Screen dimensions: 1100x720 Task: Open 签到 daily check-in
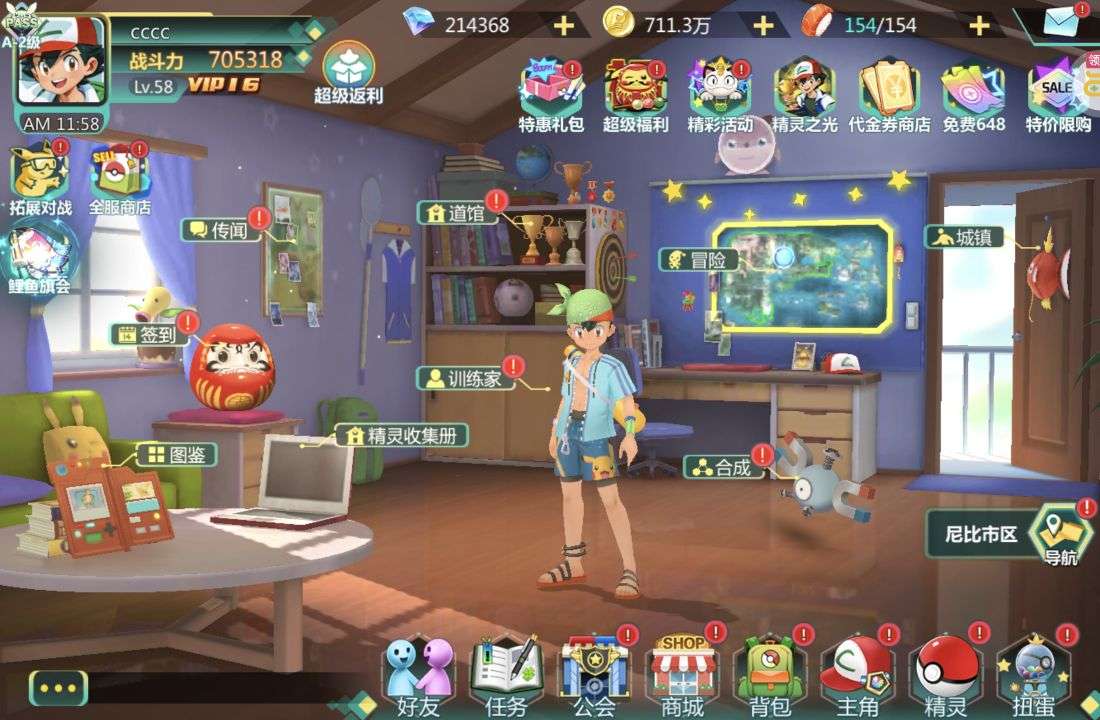(x=150, y=335)
